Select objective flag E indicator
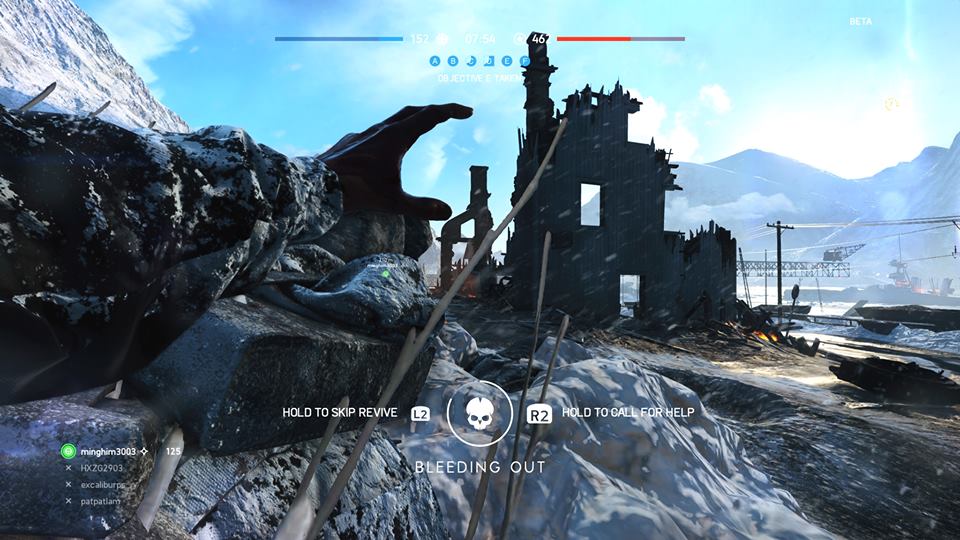This screenshot has height=540, width=960. point(507,61)
